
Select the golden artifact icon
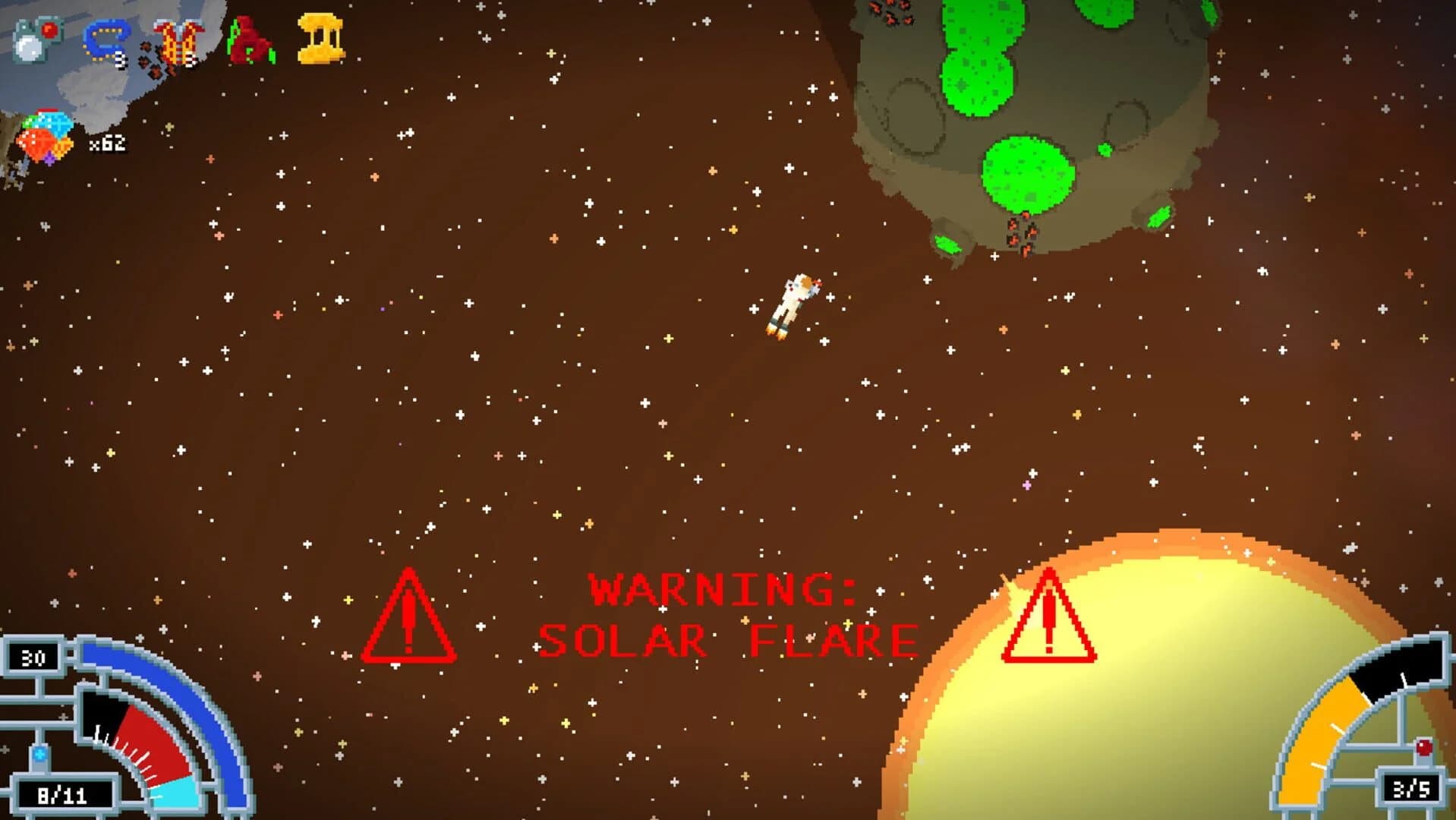322,36
